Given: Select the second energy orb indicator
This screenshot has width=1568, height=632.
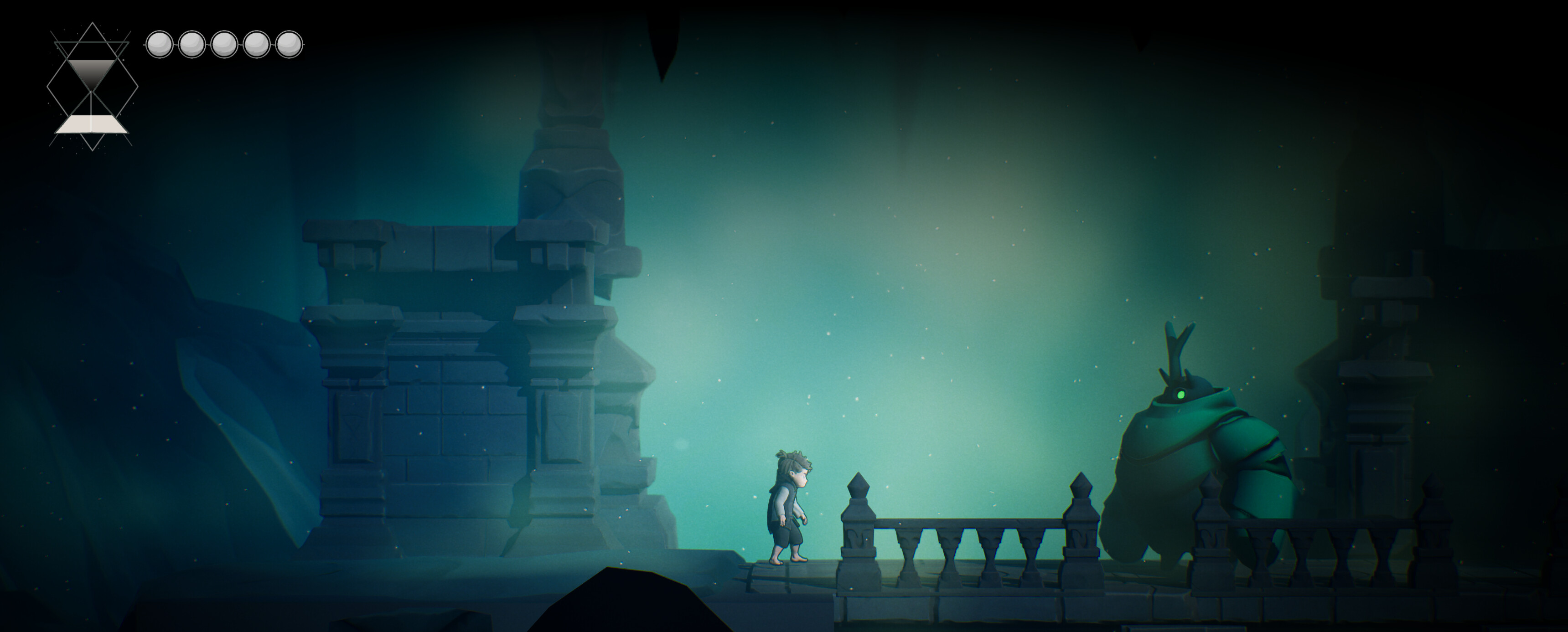Looking at the screenshot, I should coord(192,43).
